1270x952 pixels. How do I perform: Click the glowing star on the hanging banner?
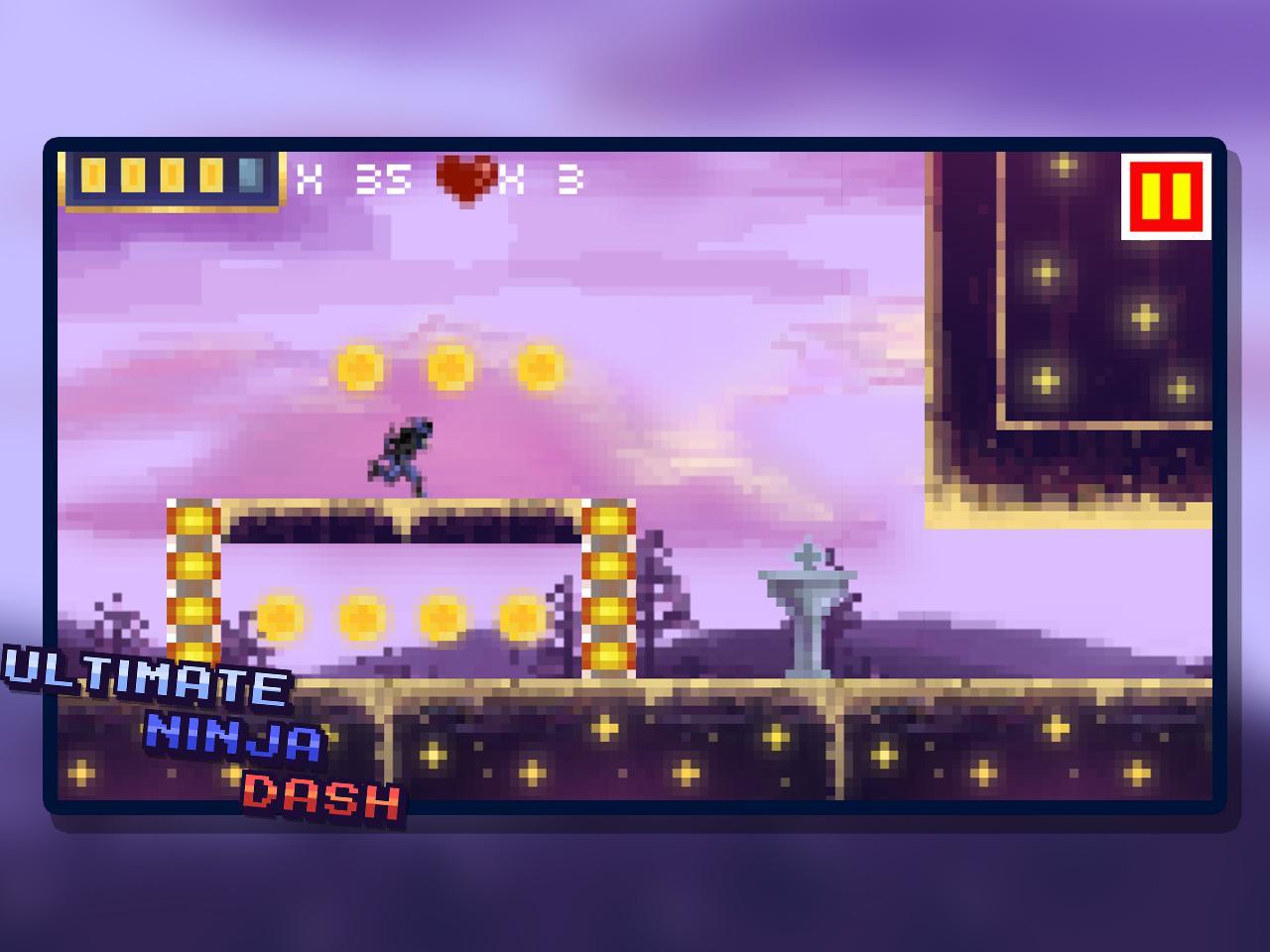(x=1043, y=269)
